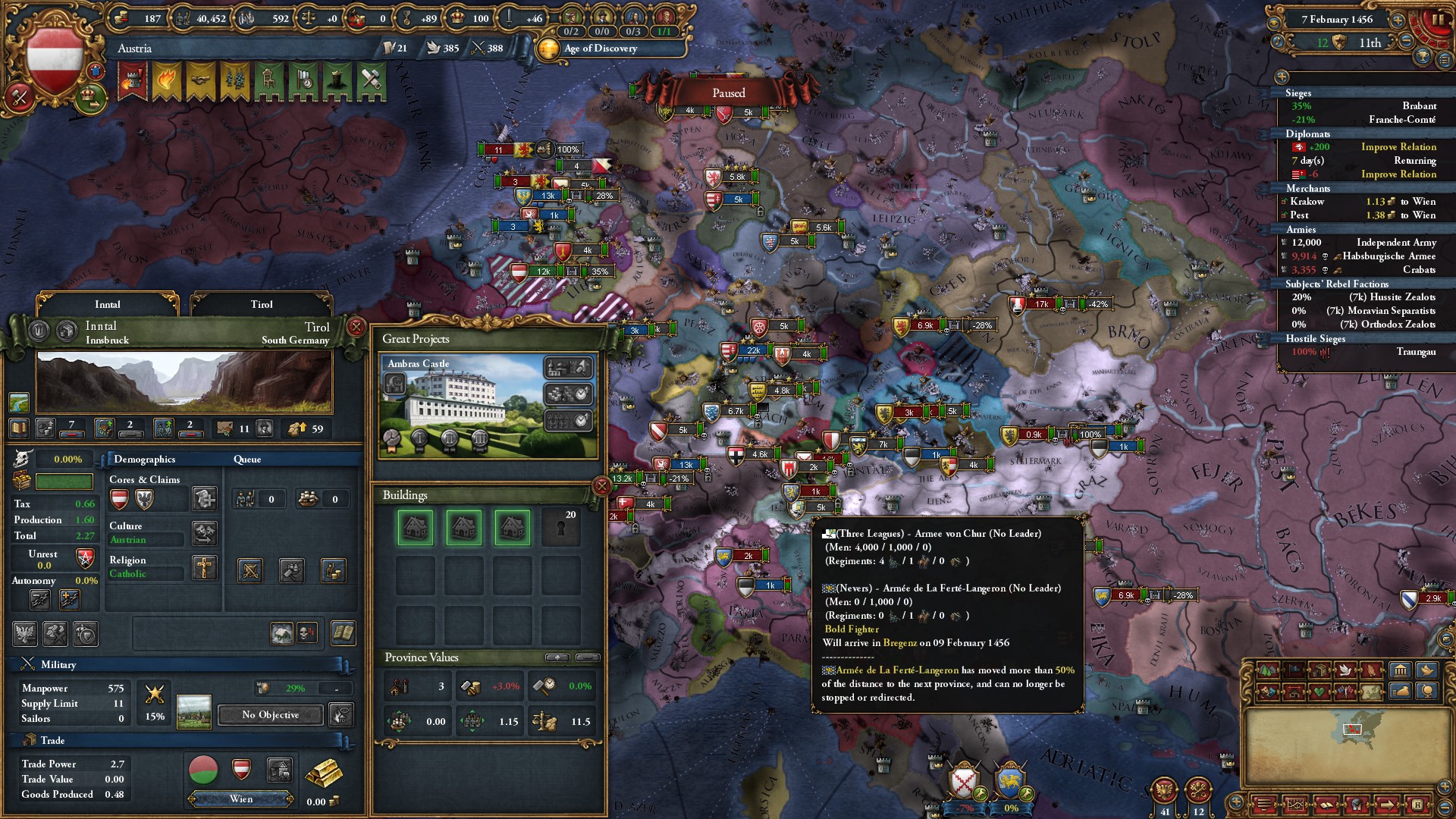1456x819 pixels.
Task: Toggle interface hiding with the H button
Action: coord(1418,806)
